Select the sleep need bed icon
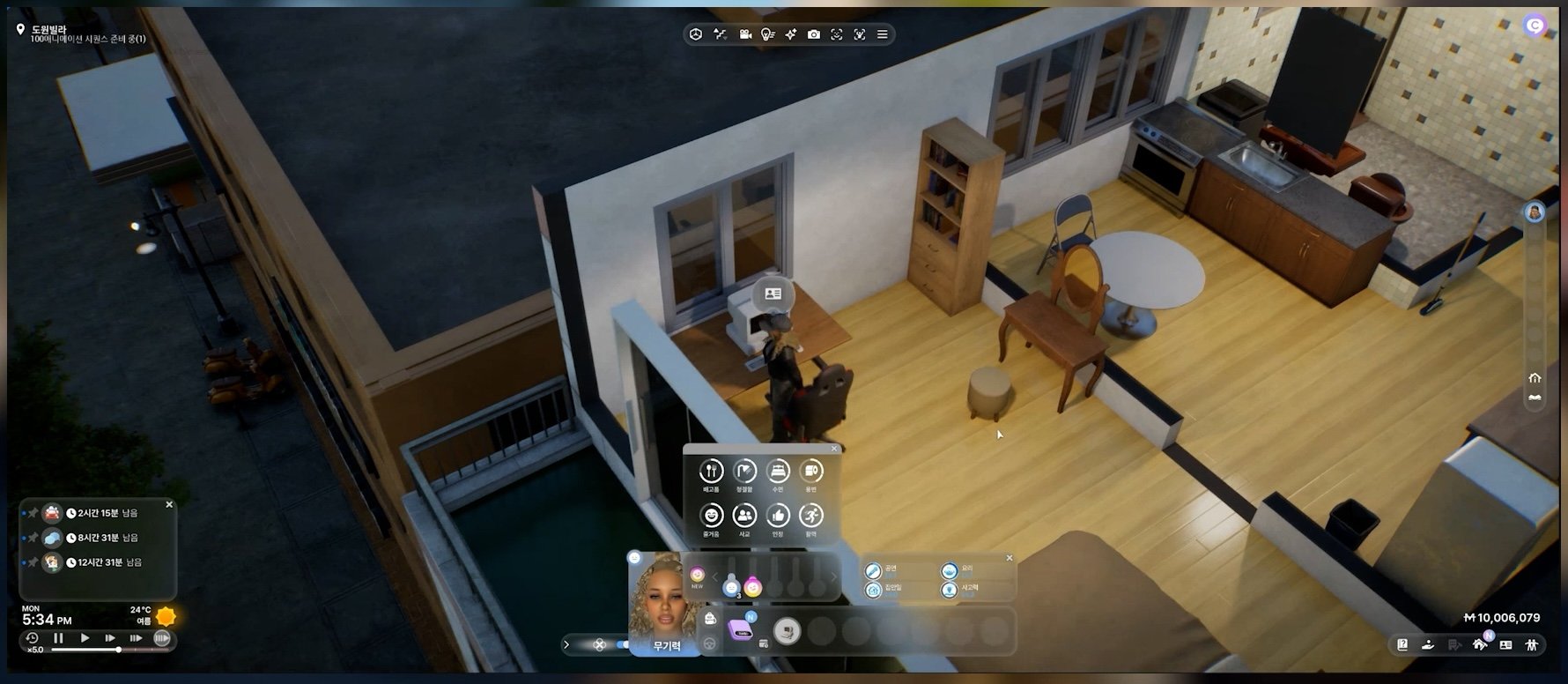The width and height of the screenshot is (1568, 684). click(778, 472)
